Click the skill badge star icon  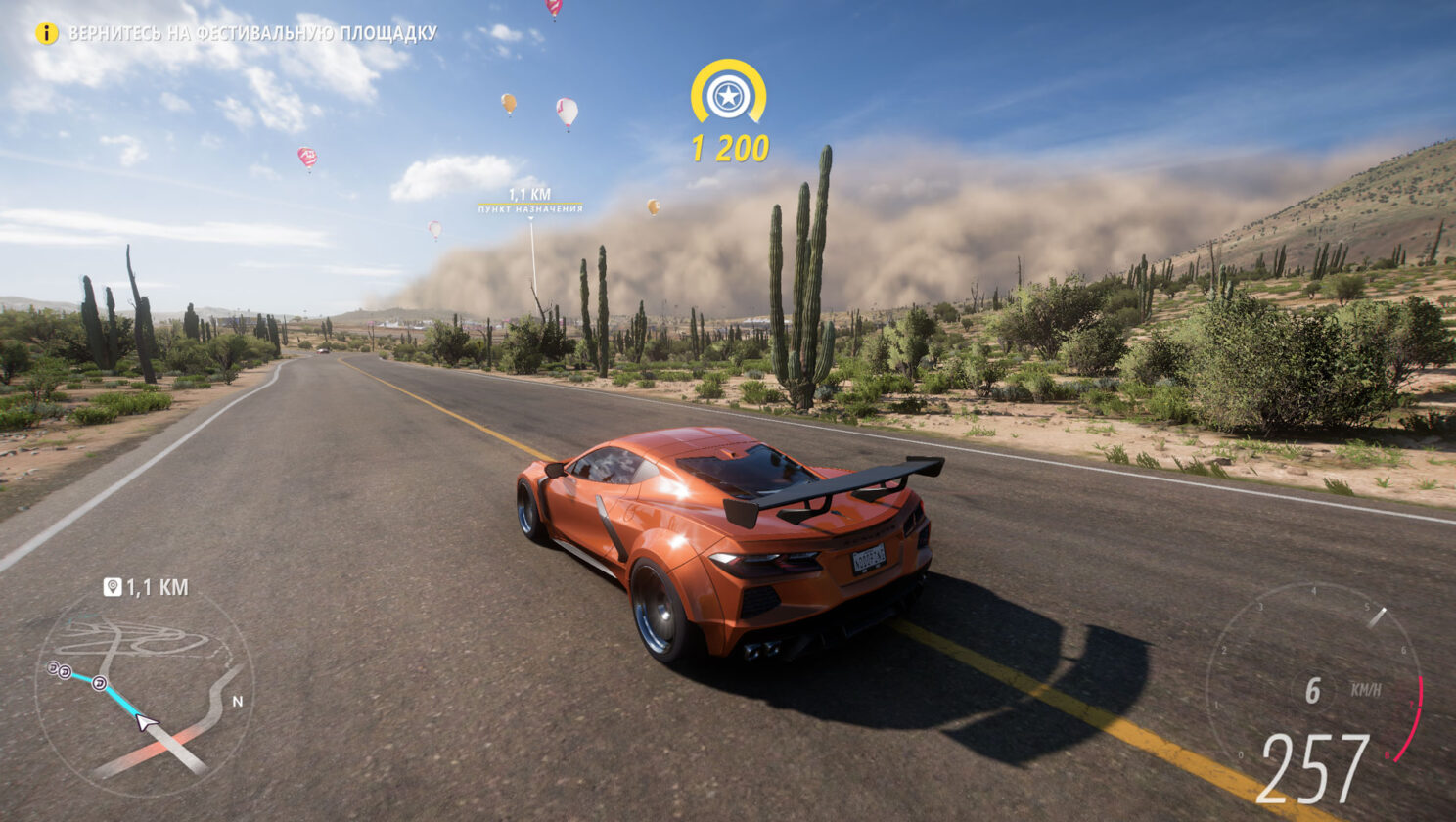(728, 96)
